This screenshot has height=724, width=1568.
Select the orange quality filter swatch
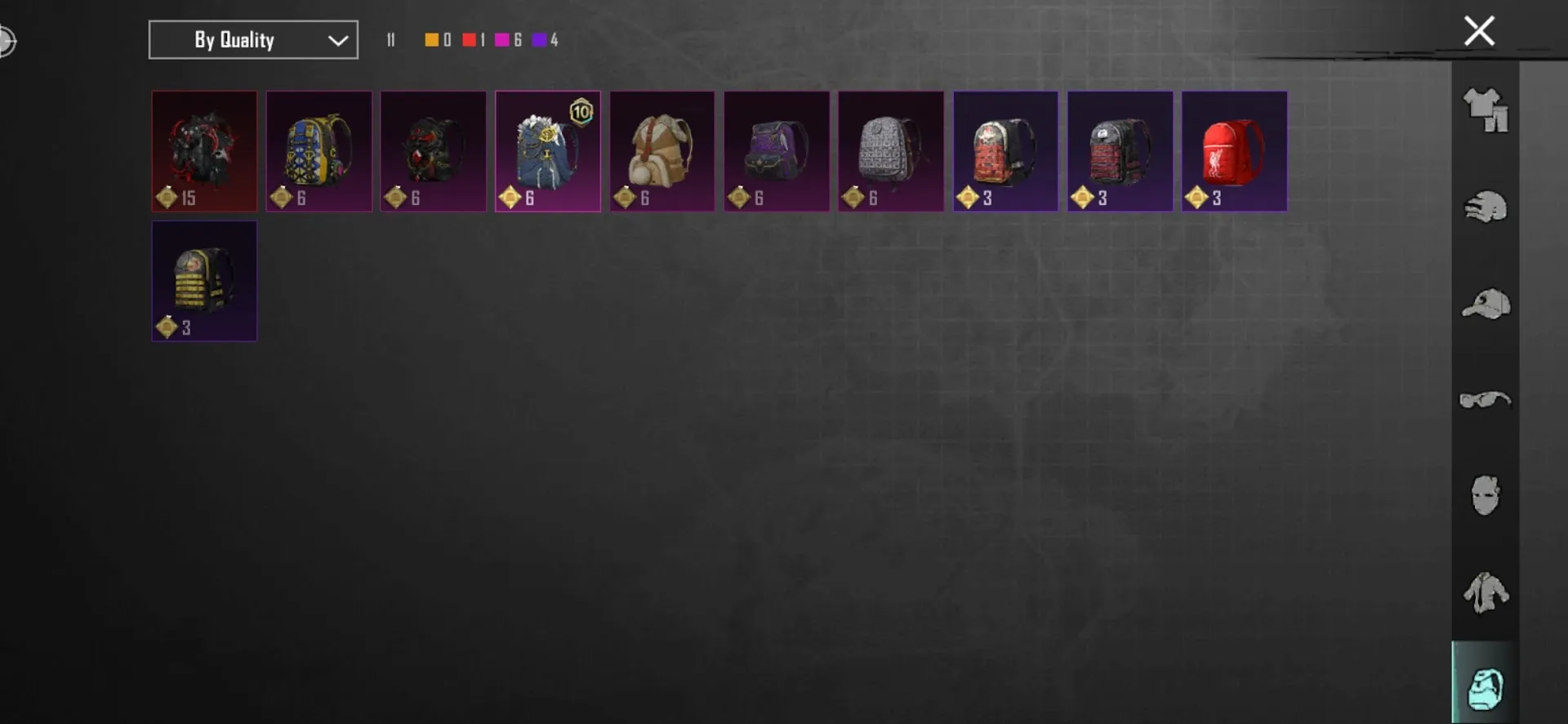[x=432, y=38]
